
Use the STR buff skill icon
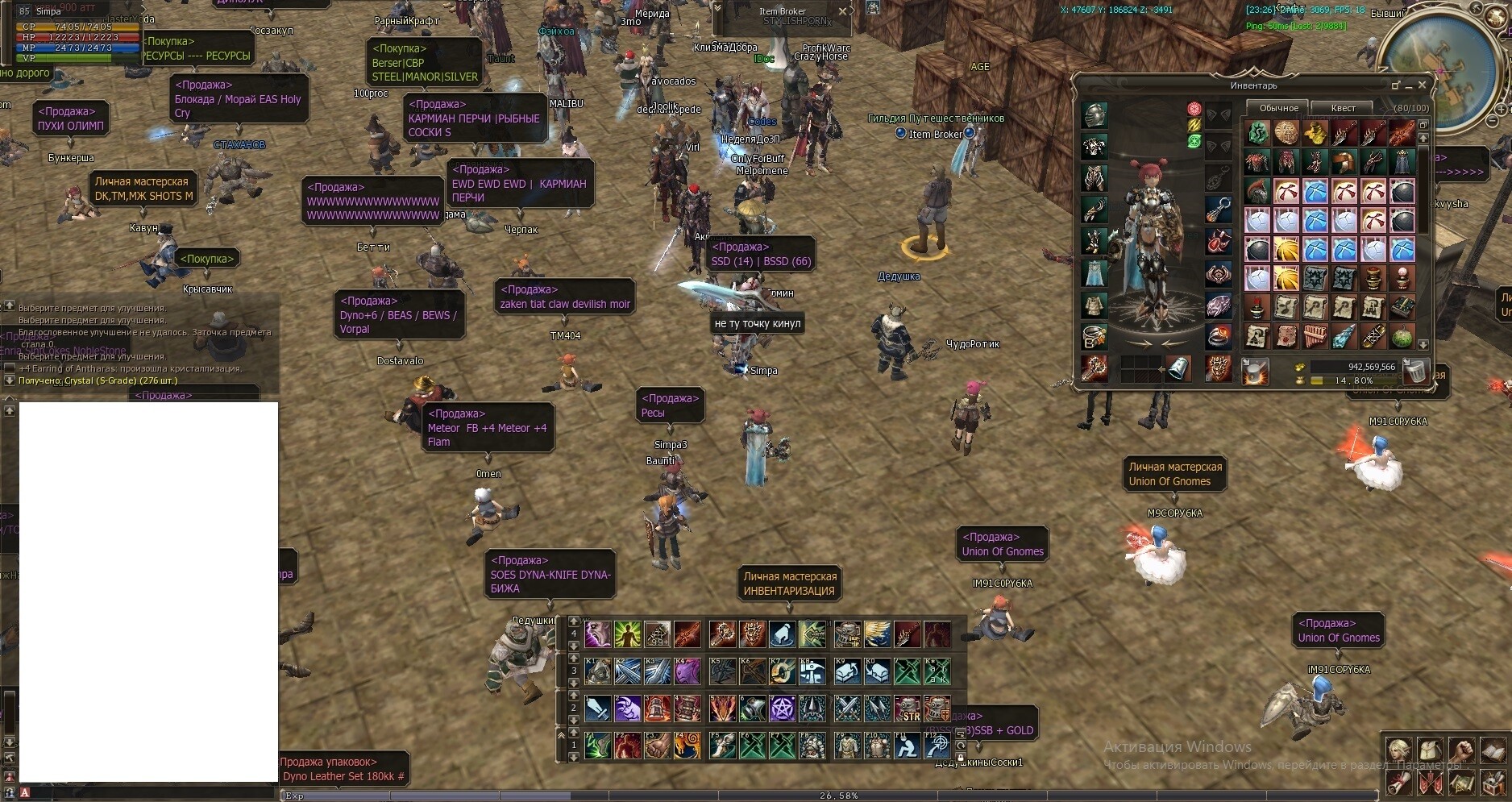tap(908, 709)
